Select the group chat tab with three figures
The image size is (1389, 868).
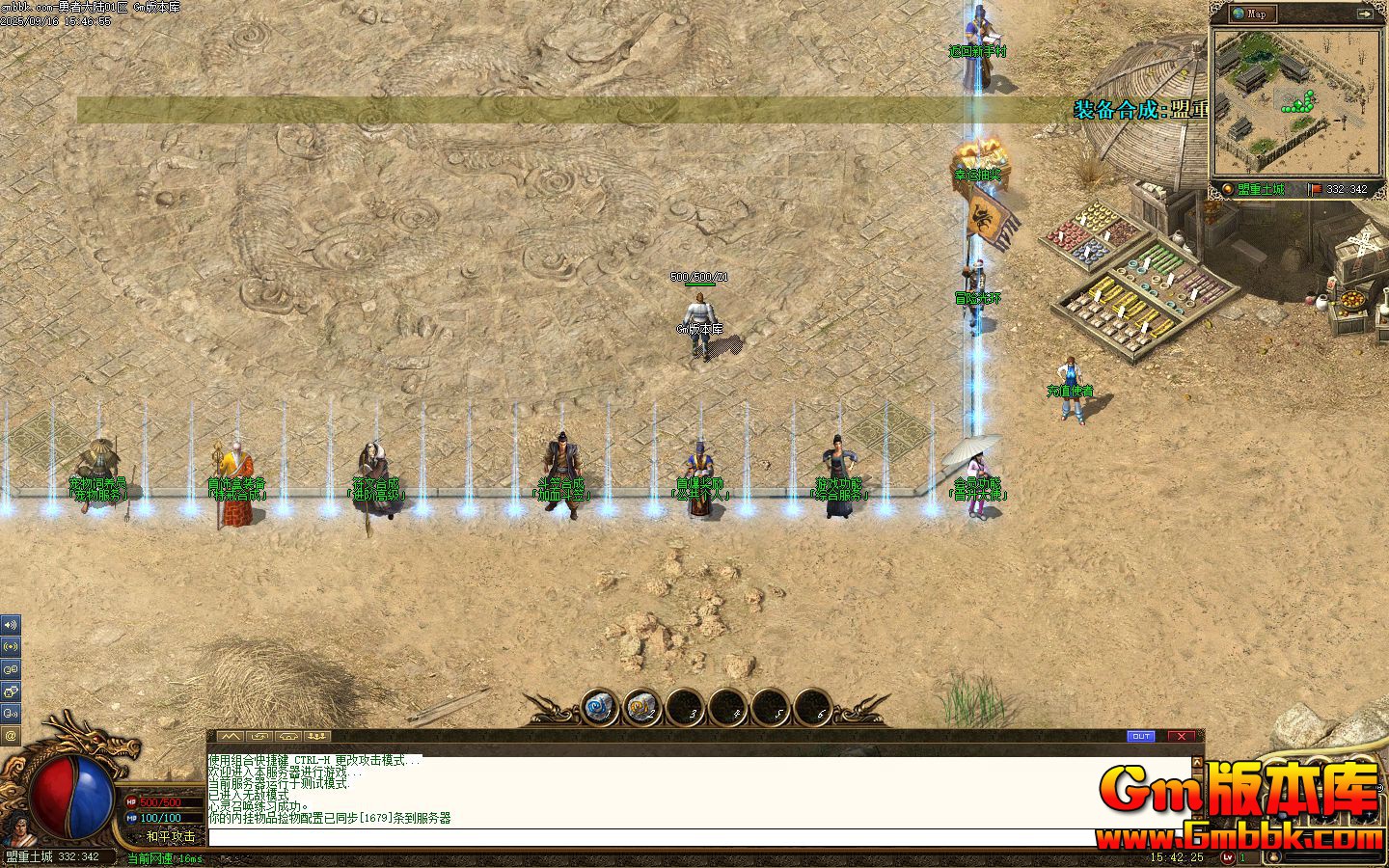pos(317,736)
